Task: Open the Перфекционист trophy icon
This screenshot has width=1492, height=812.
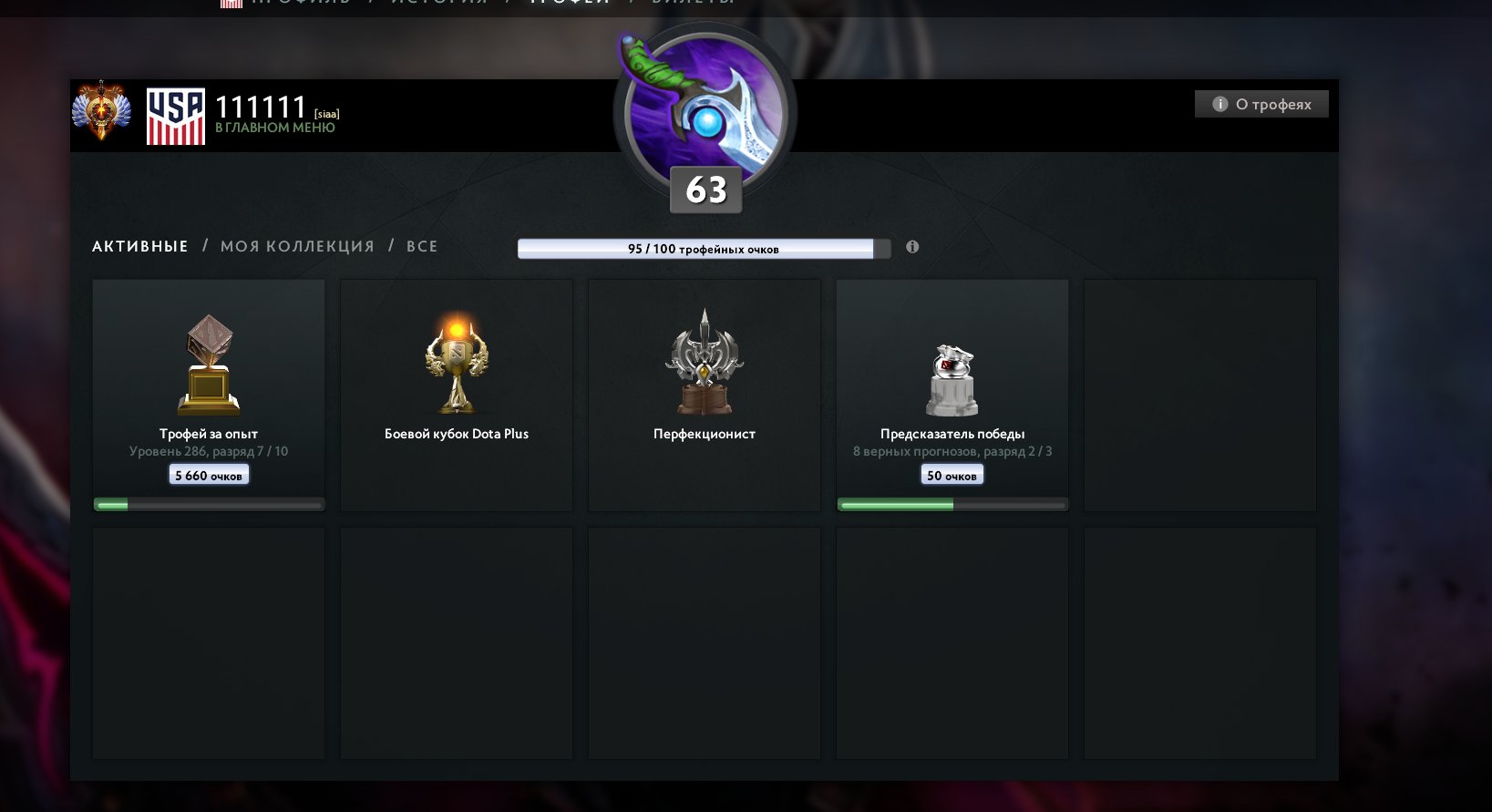Action: (704, 360)
